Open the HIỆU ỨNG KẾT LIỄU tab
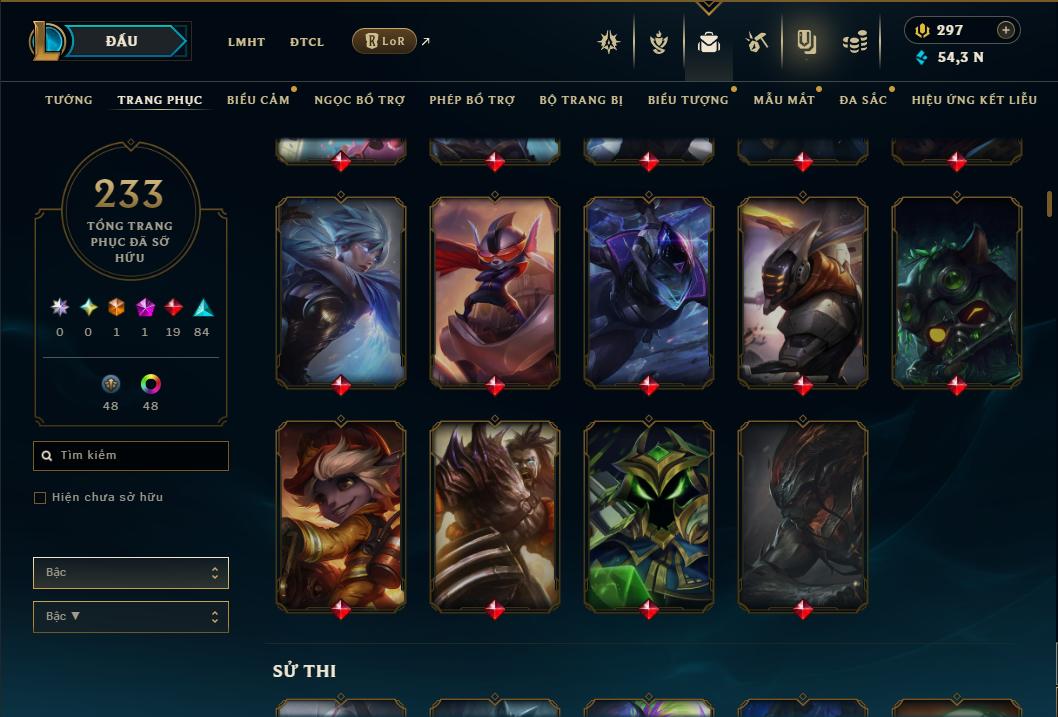This screenshot has width=1058, height=717. click(974, 100)
